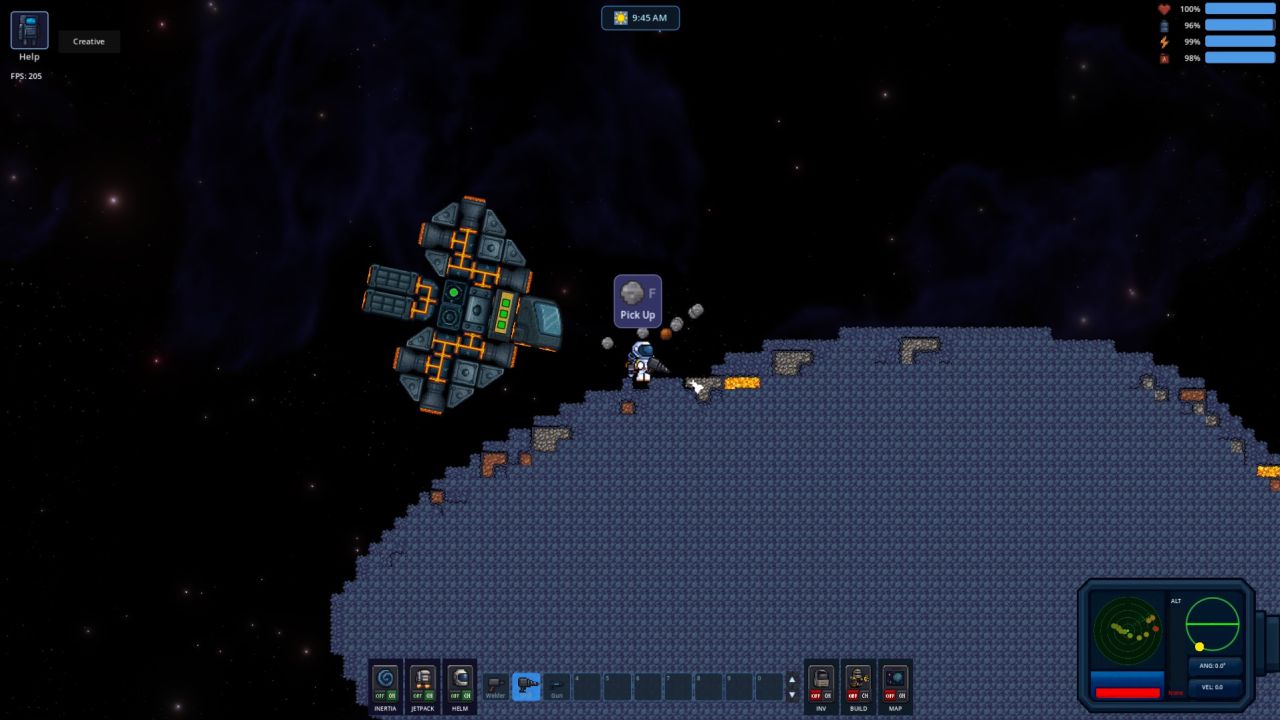Enter build mode via the BUILD icon
The width and height of the screenshot is (1280, 720).
pos(857,678)
